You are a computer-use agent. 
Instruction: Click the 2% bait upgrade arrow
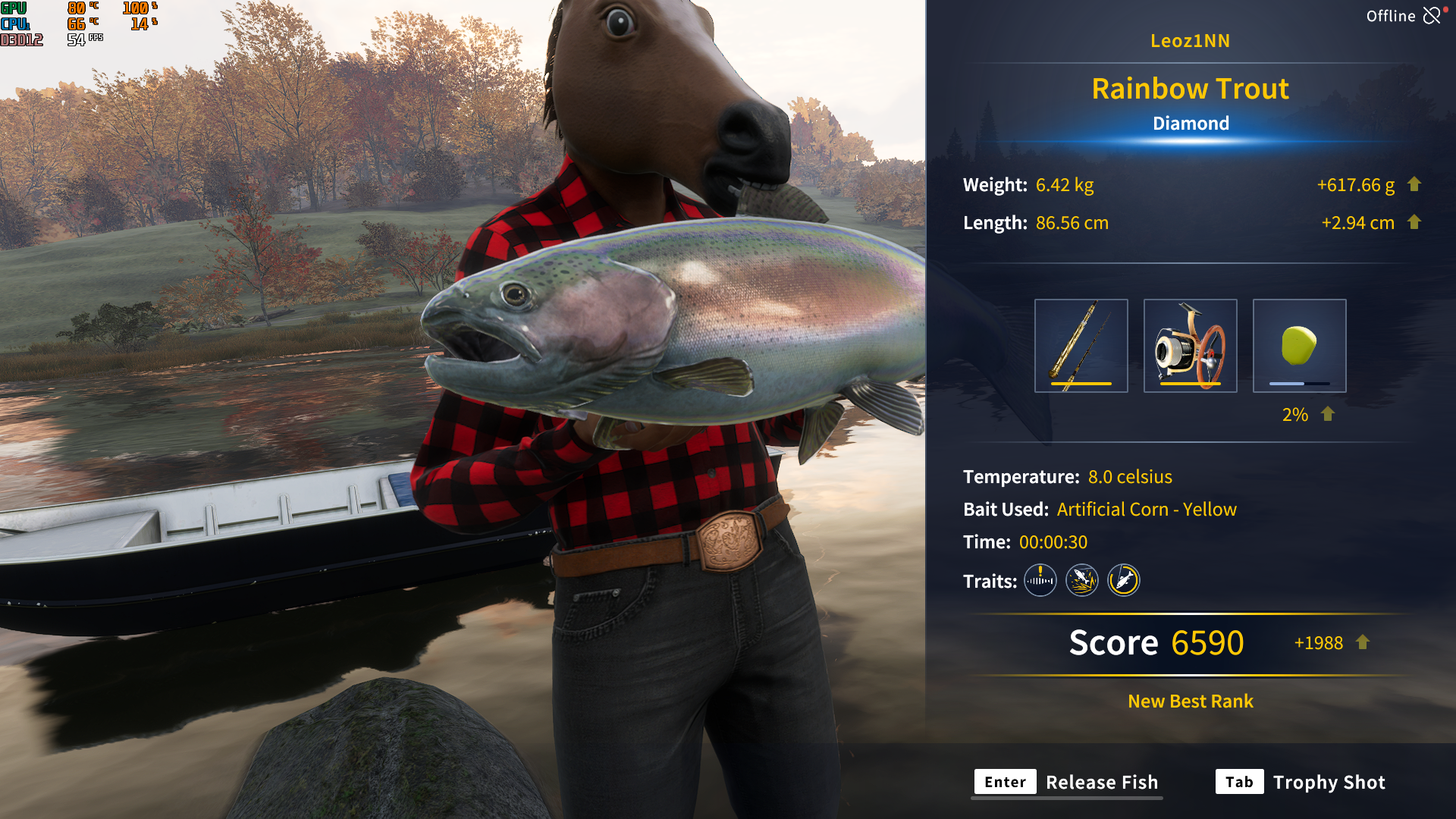(x=1326, y=414)
